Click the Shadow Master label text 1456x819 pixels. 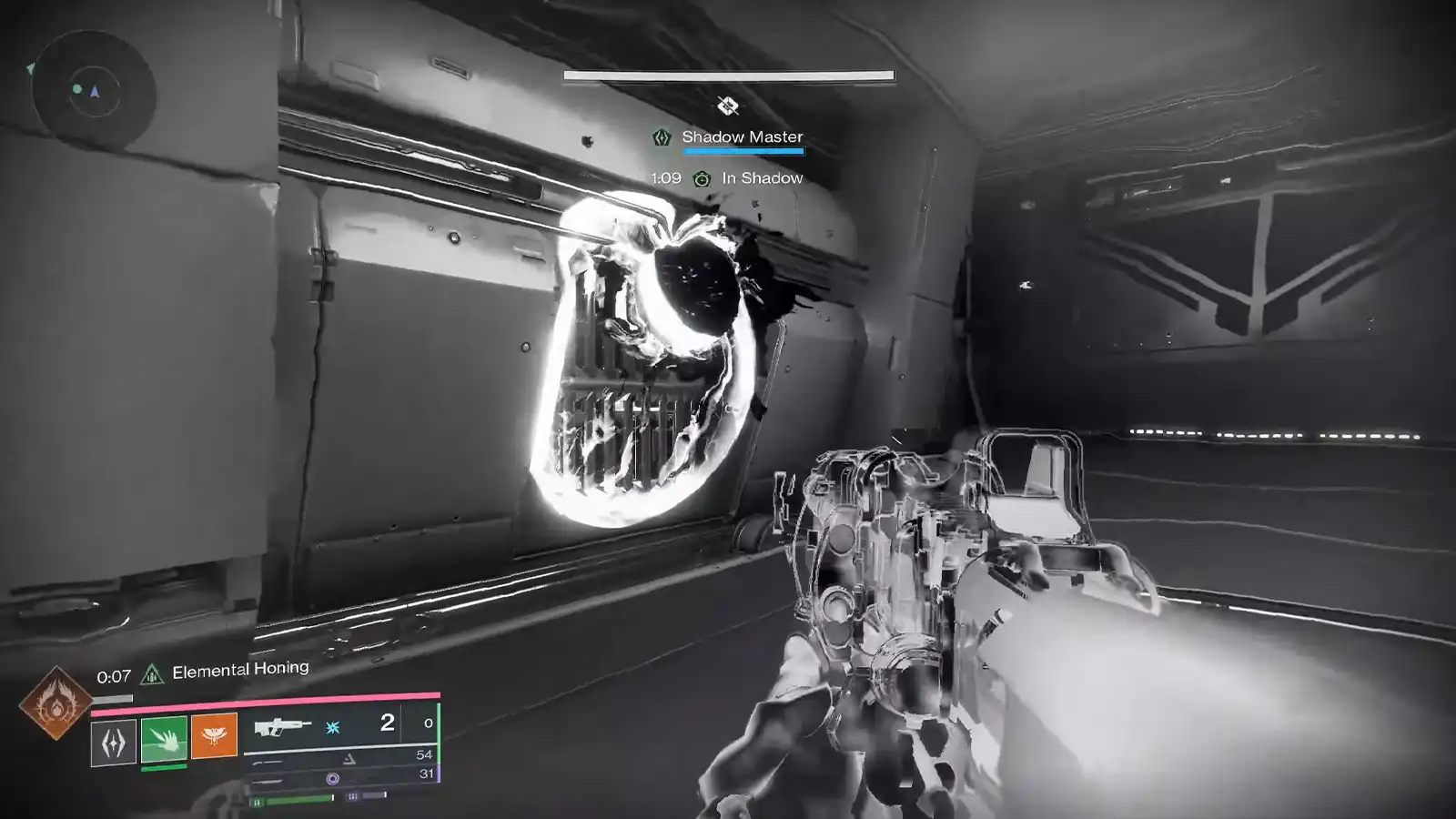coord(743,135)
